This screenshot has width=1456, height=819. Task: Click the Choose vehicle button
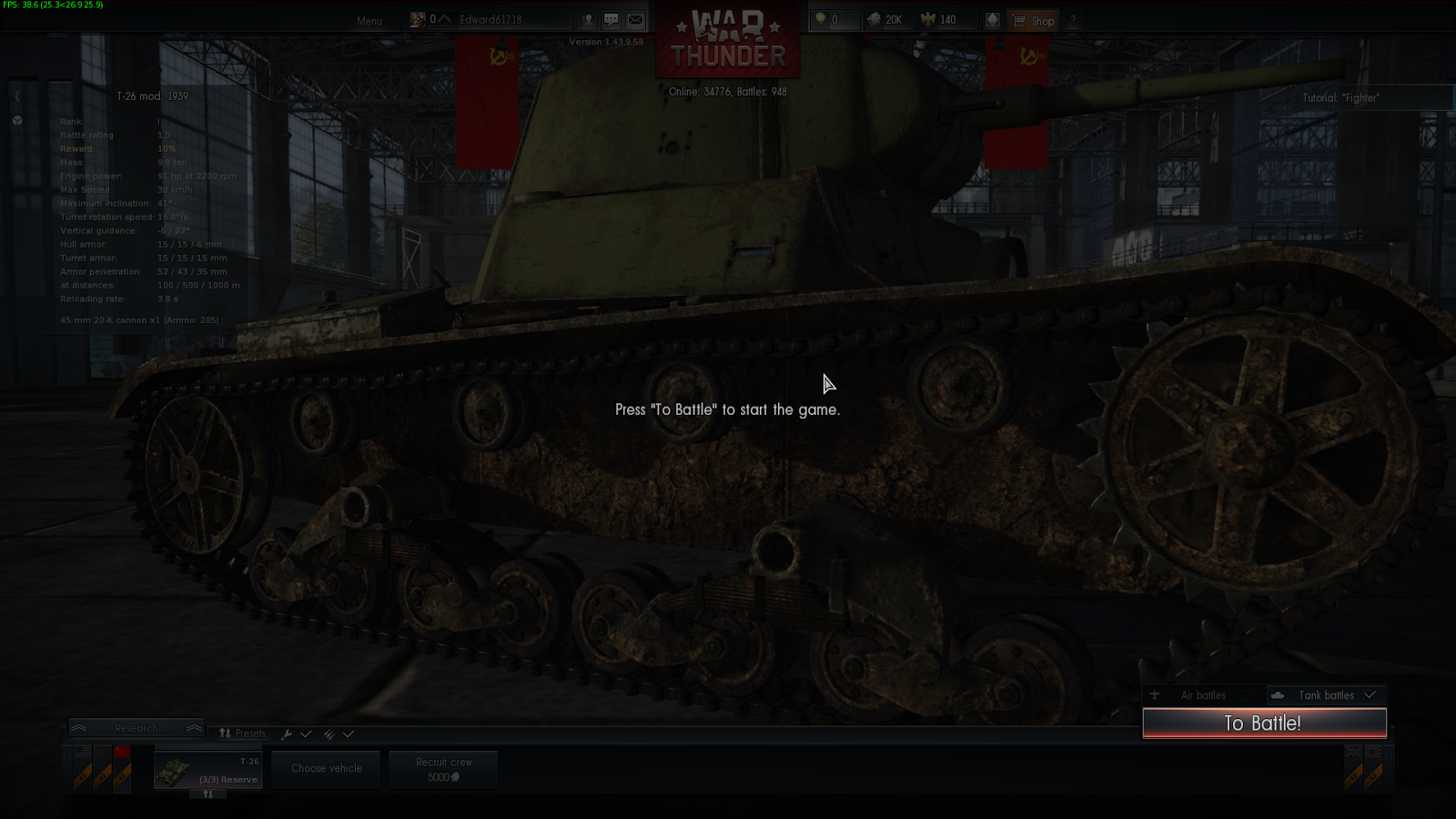[325, 768]
